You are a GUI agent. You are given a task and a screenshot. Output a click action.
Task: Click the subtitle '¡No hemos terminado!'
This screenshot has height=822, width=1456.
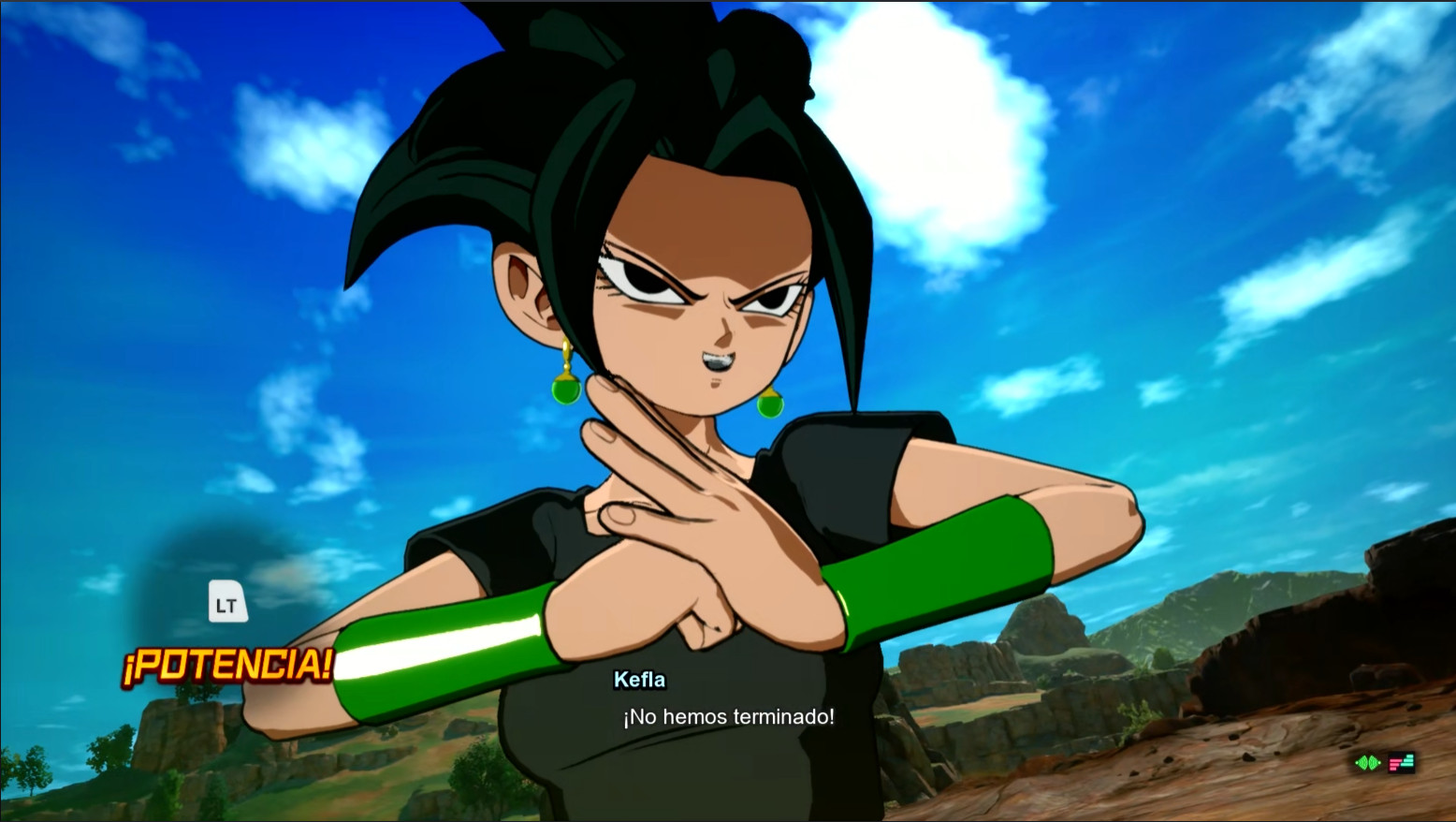[x=728, y=716]
